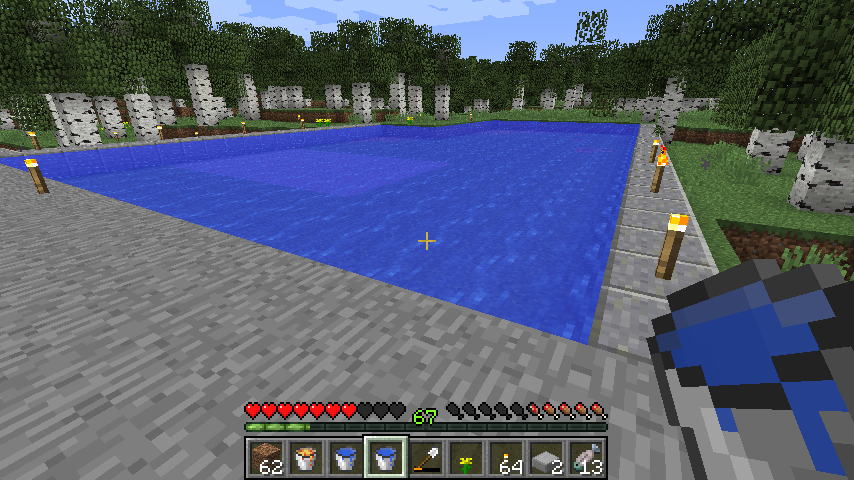Click the highlighted water bucket slot
The width and height of the screenshot is (854, 480).
pos(386,460)
